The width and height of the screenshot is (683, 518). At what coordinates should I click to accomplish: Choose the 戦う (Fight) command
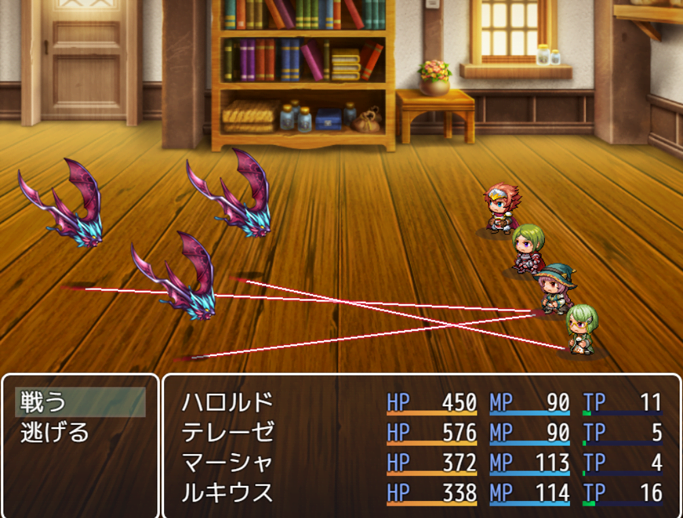pos(80,403)
